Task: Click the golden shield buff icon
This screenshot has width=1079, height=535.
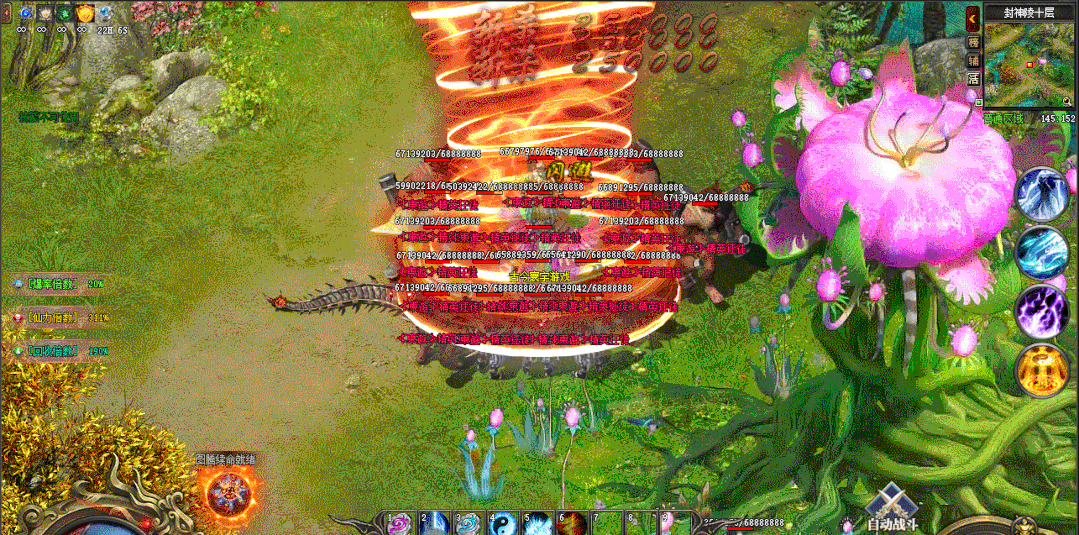Action: 85,13
